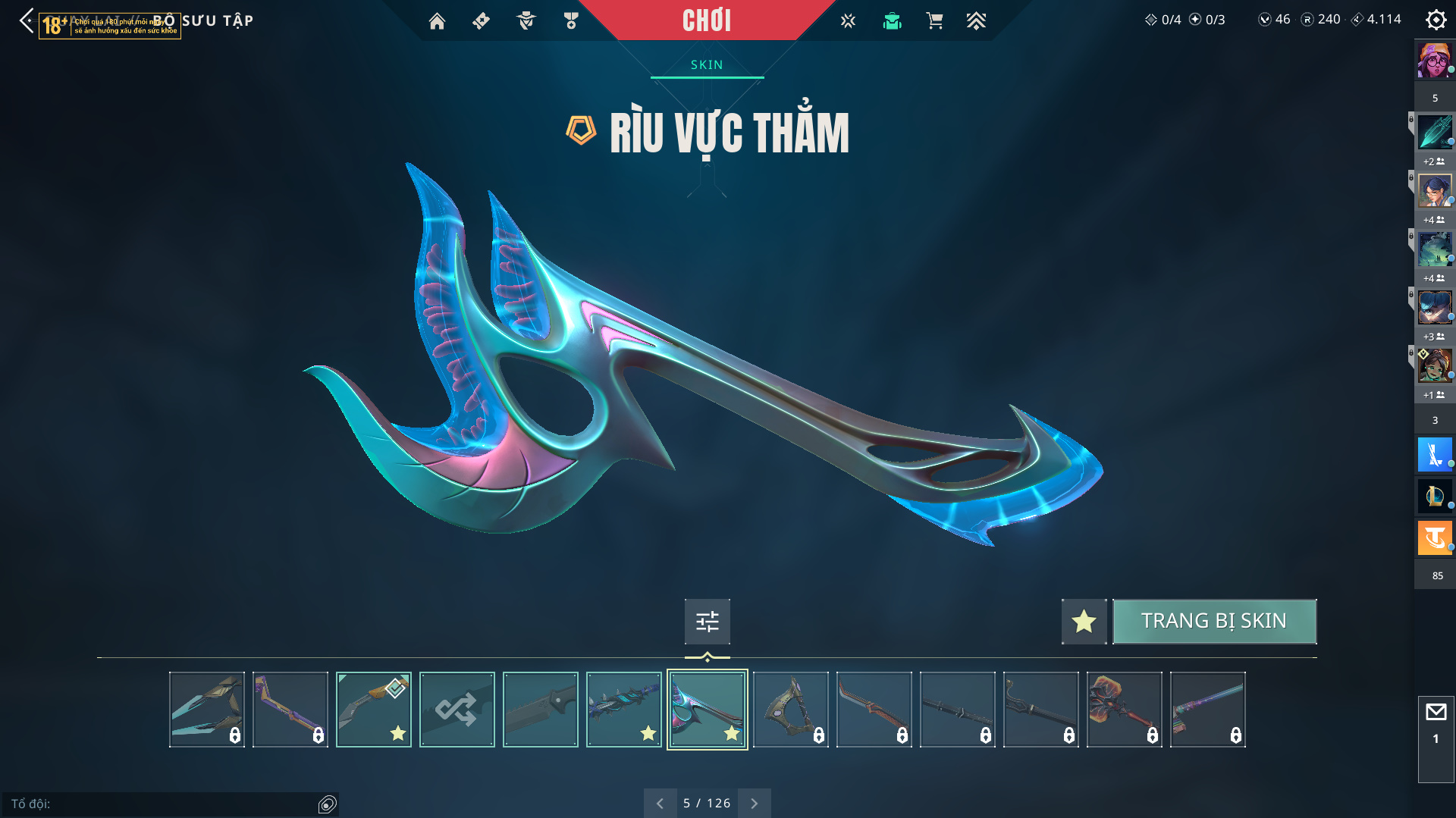This screenshot has height=818, width=1456.
Task: Open the mail inbox icon
Action: pos(1436,713)
